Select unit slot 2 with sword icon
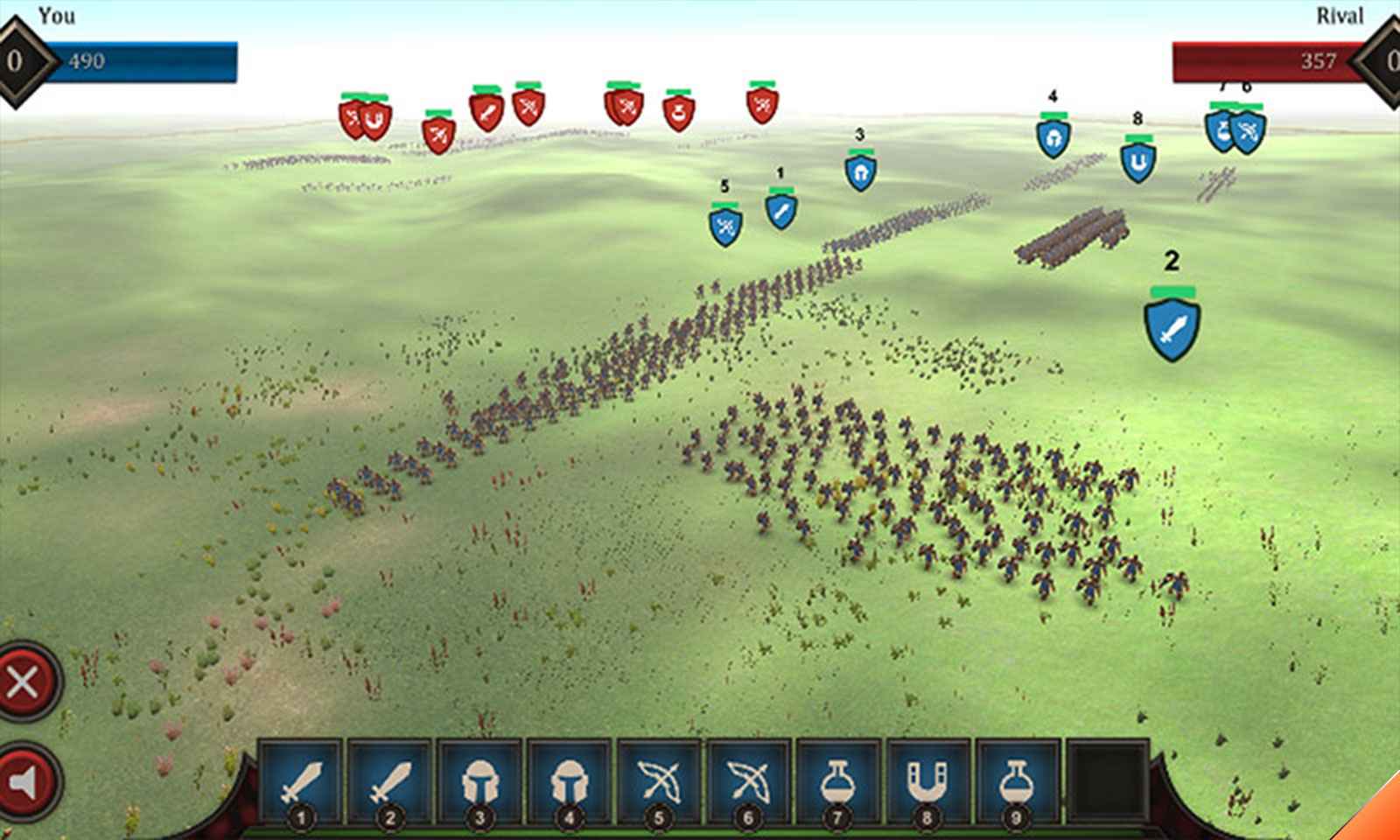Screen dimensions: 1400x840 390,781
